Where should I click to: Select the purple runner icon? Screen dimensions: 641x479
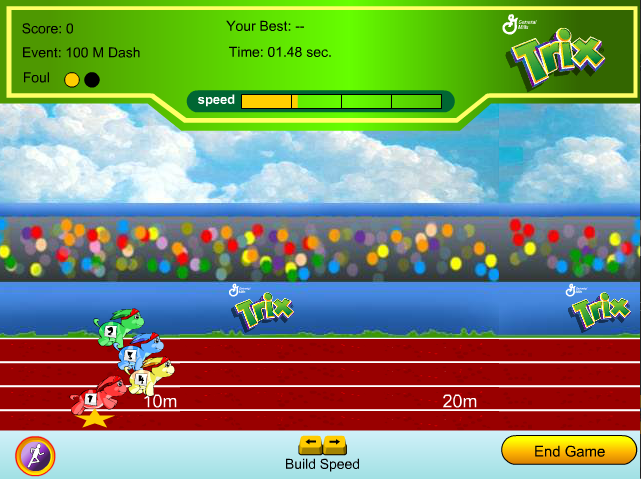pyautogui.click(x=36, y=455)
